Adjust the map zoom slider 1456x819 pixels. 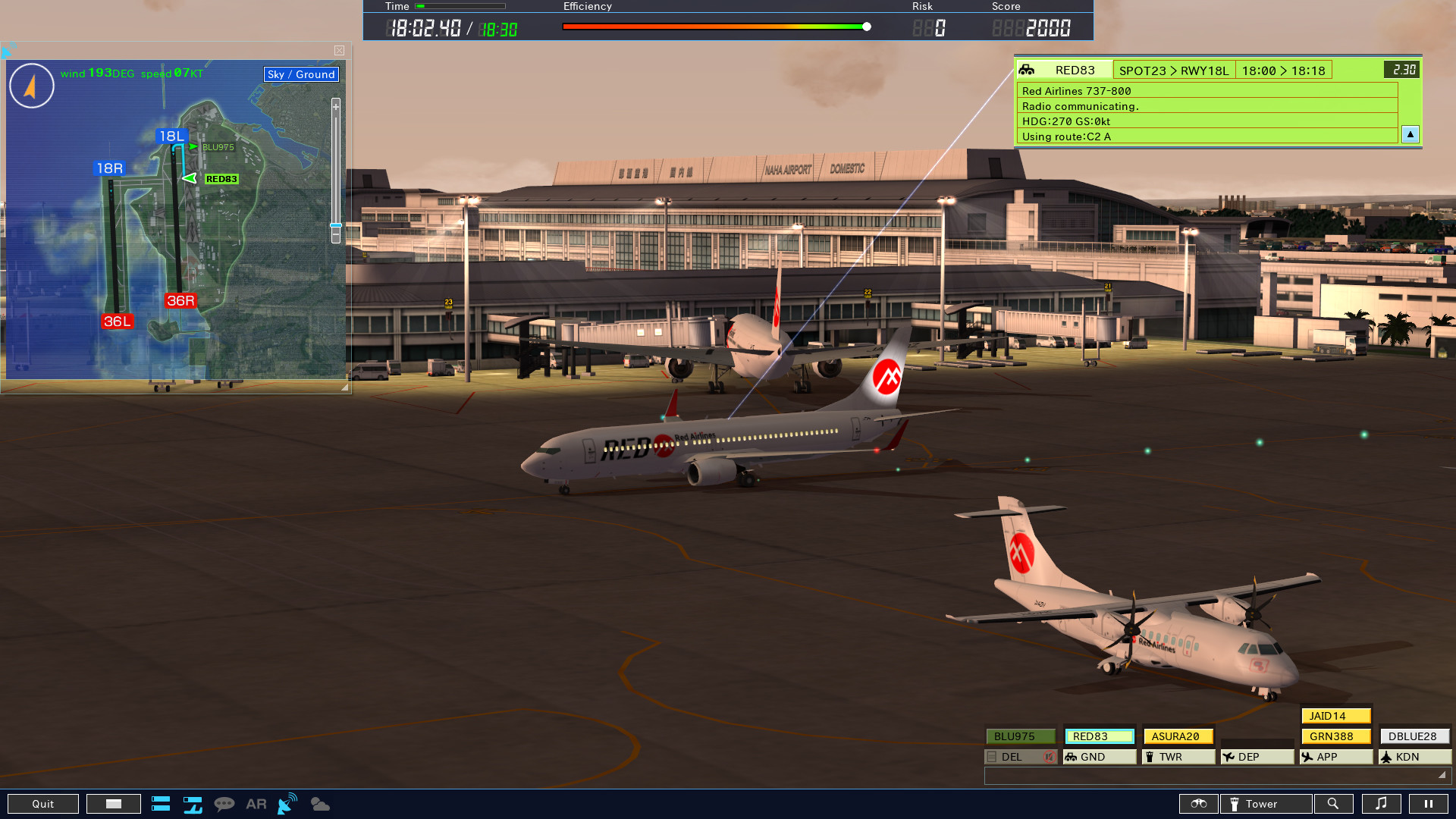point(335,226)
